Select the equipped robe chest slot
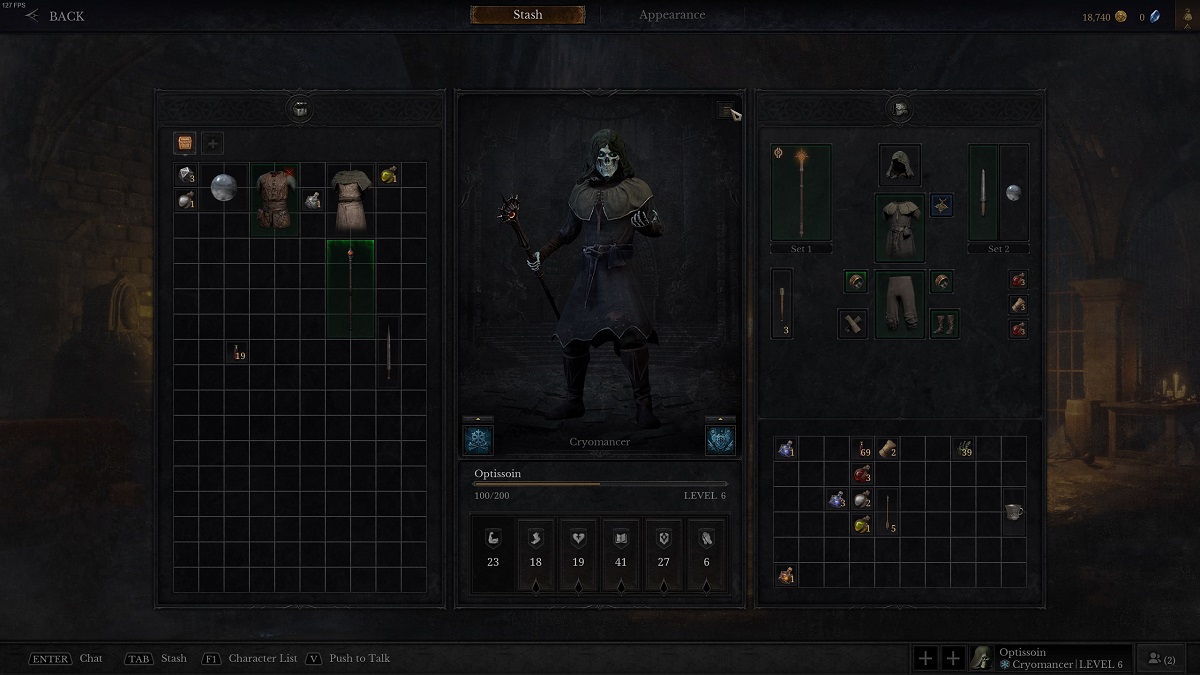The height and width of the screenshot is (675, 1200). (x=900, y=227)
